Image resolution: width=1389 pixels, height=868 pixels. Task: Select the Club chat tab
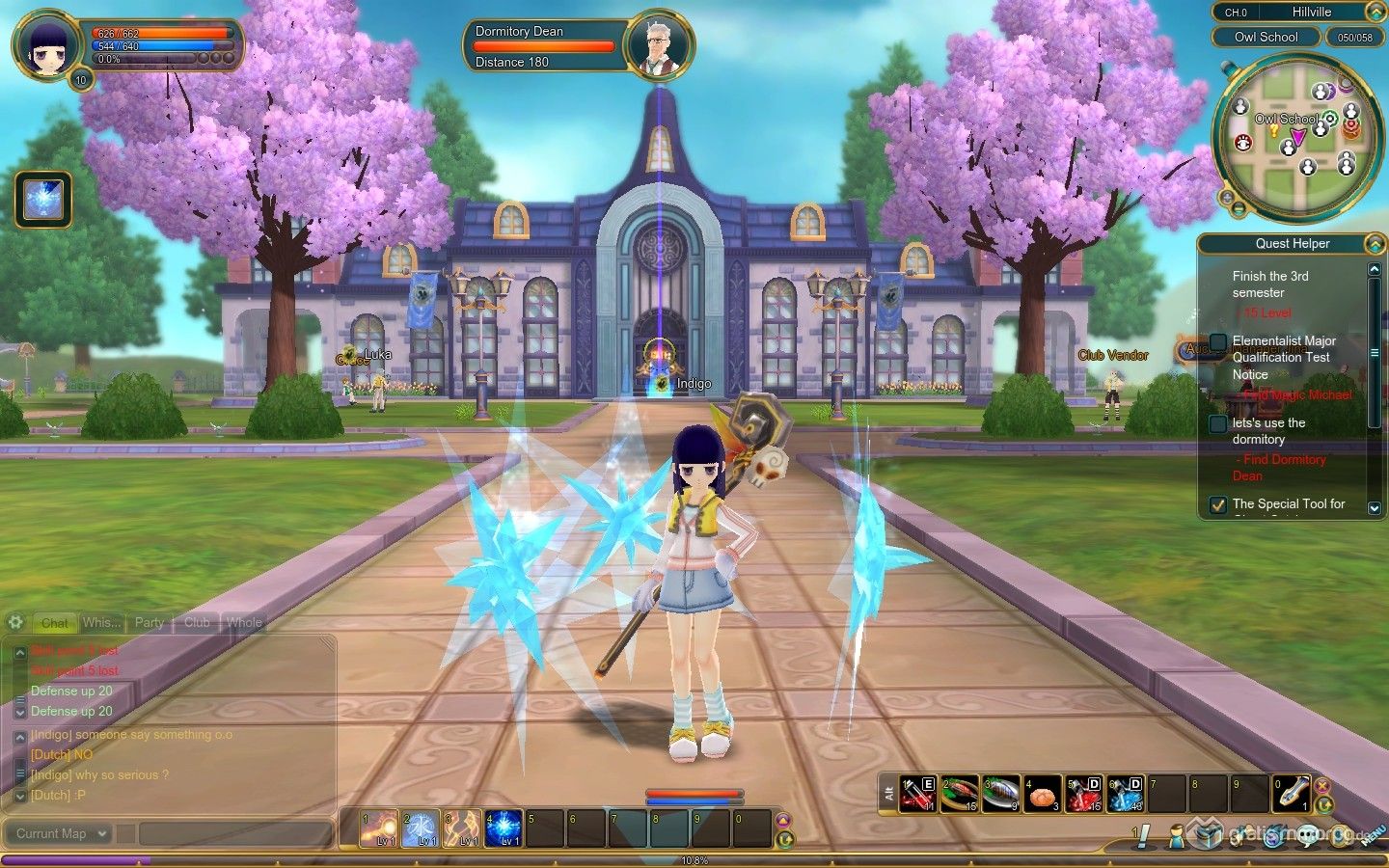[x=197, y=623]
